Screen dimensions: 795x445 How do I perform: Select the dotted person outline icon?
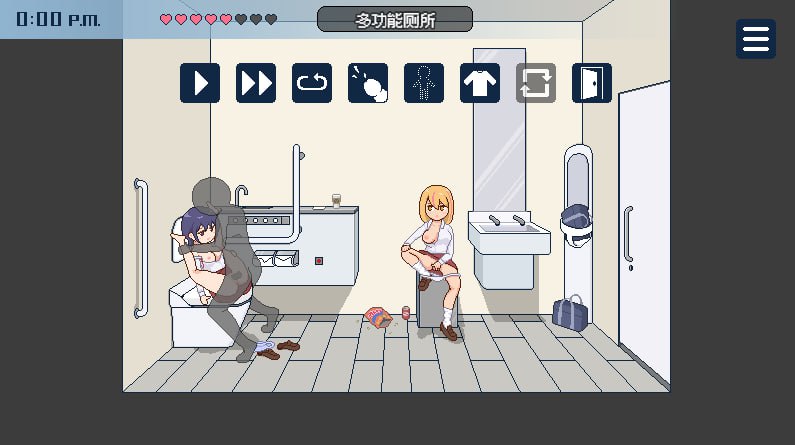coord(424,83)
